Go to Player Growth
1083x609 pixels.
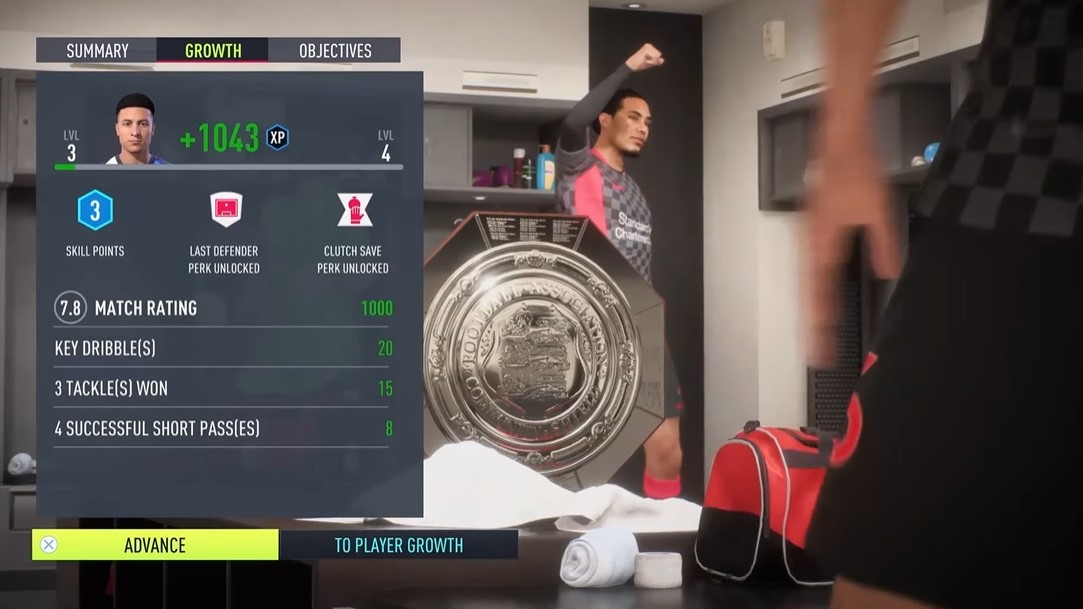398,545
